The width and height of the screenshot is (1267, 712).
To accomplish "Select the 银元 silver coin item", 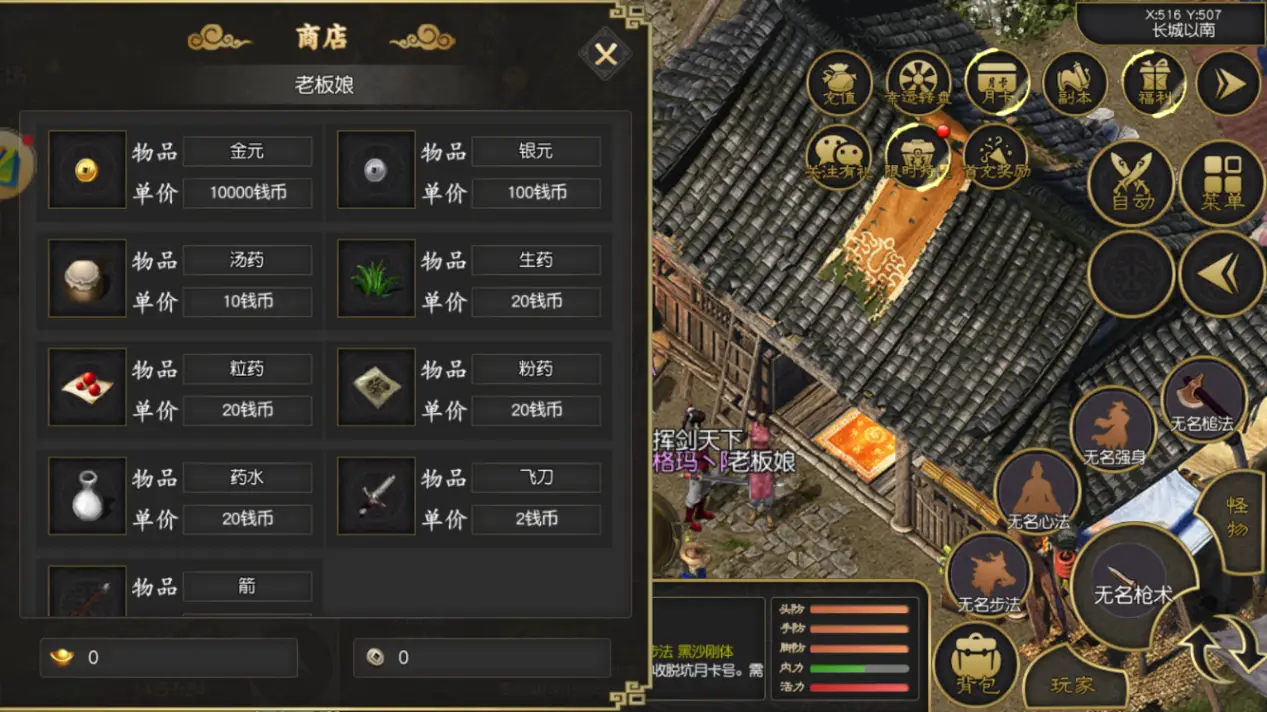I will point(376,170).
